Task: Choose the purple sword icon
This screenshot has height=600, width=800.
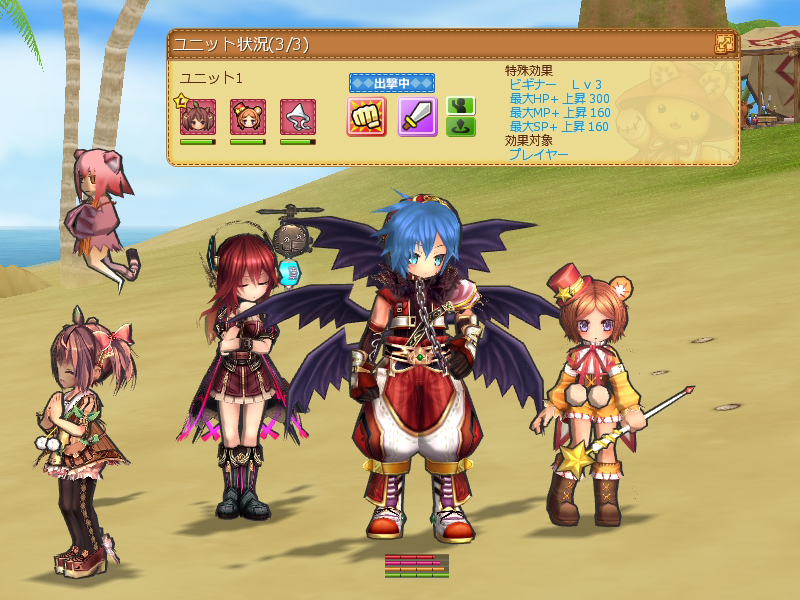Action: tap(418, 117)
